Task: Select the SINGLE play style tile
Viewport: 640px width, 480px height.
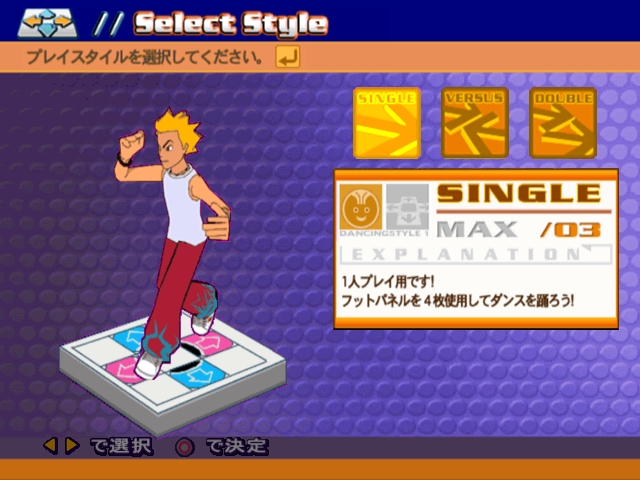Action: tap(387, 123)
